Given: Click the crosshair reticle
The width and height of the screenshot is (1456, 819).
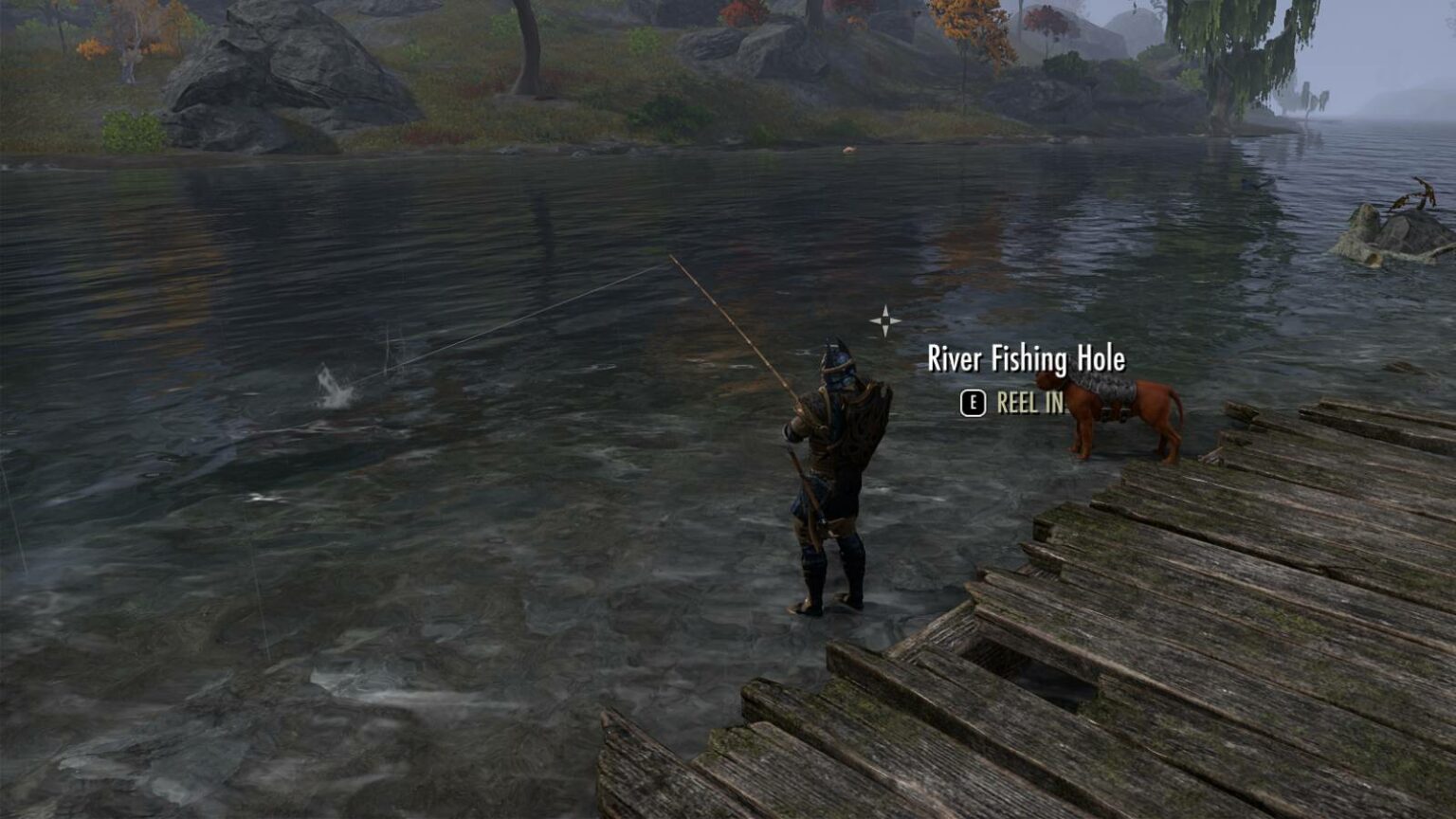Looking at the screenshot, I should point(885,320).
